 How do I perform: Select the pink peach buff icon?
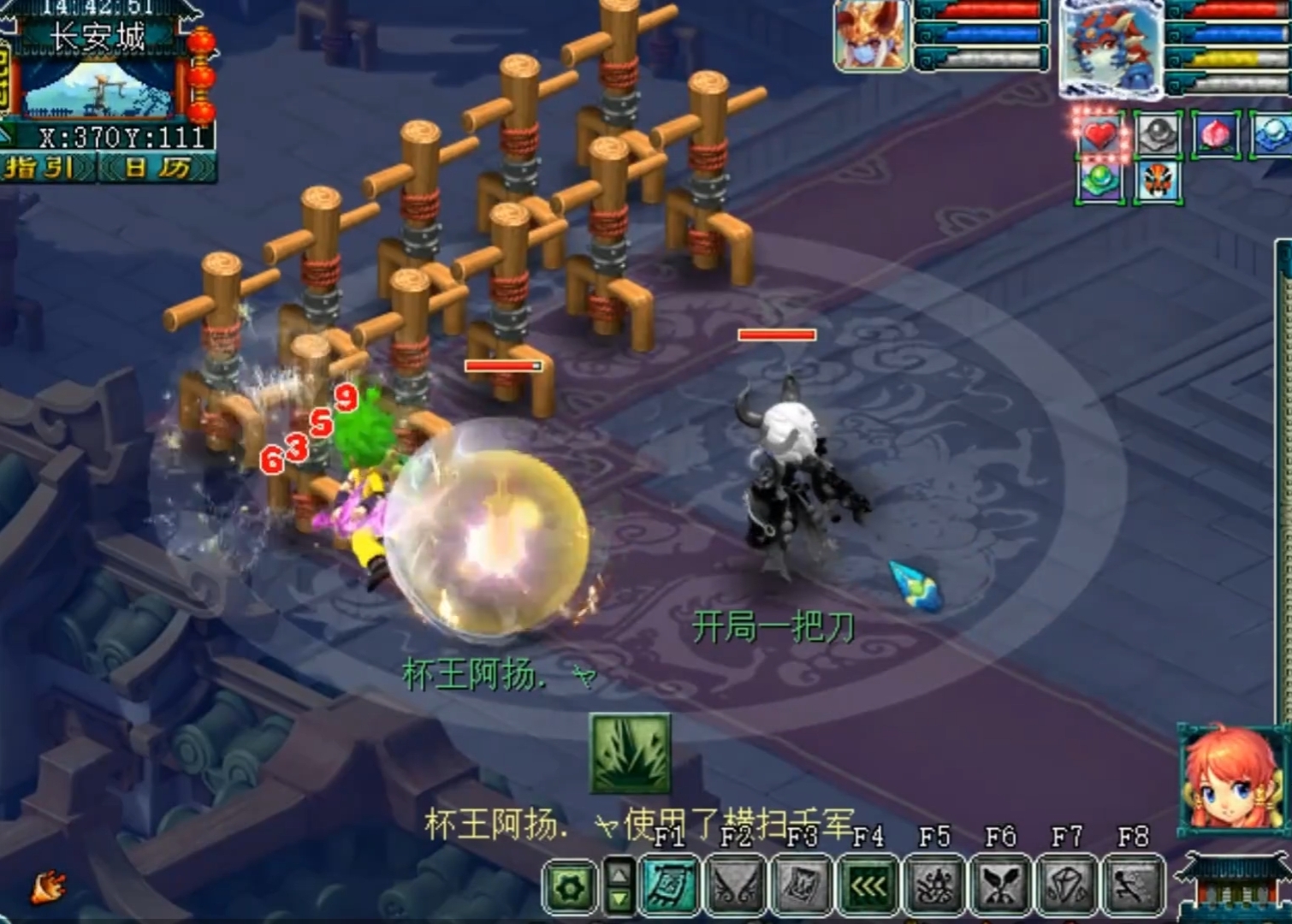1214,135
